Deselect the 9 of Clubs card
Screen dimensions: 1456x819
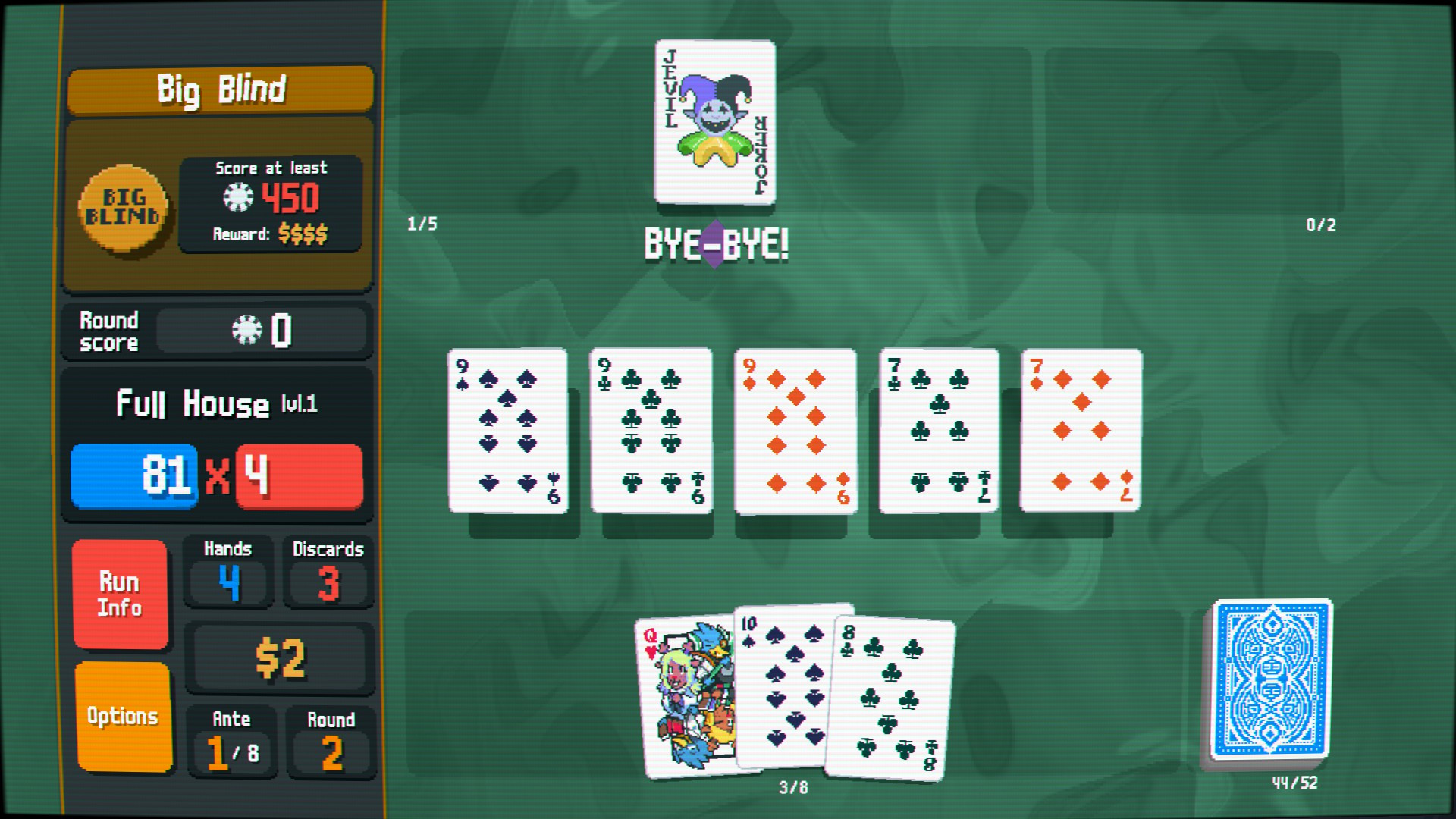651,430
